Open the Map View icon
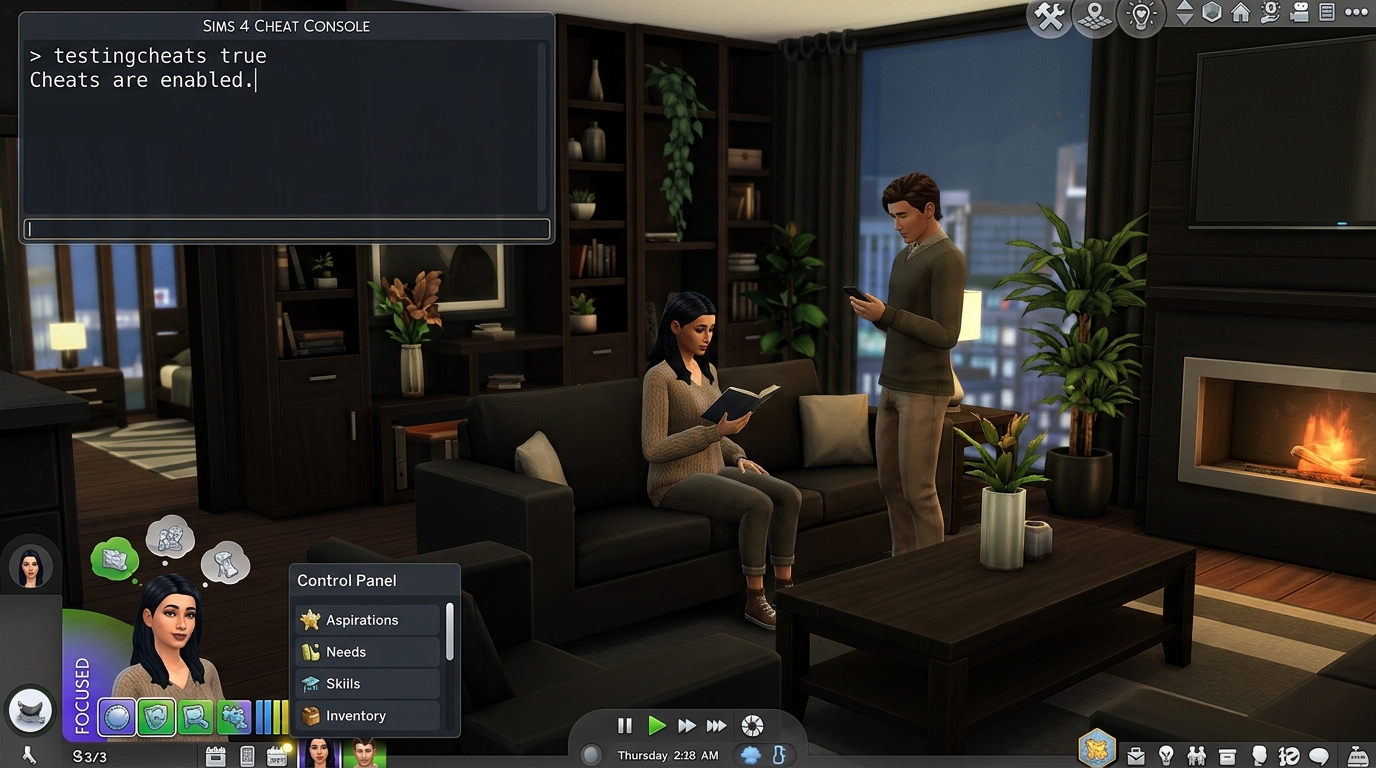The height and width of the screenshot is (768, 1376). click(x=1094, y=16)
